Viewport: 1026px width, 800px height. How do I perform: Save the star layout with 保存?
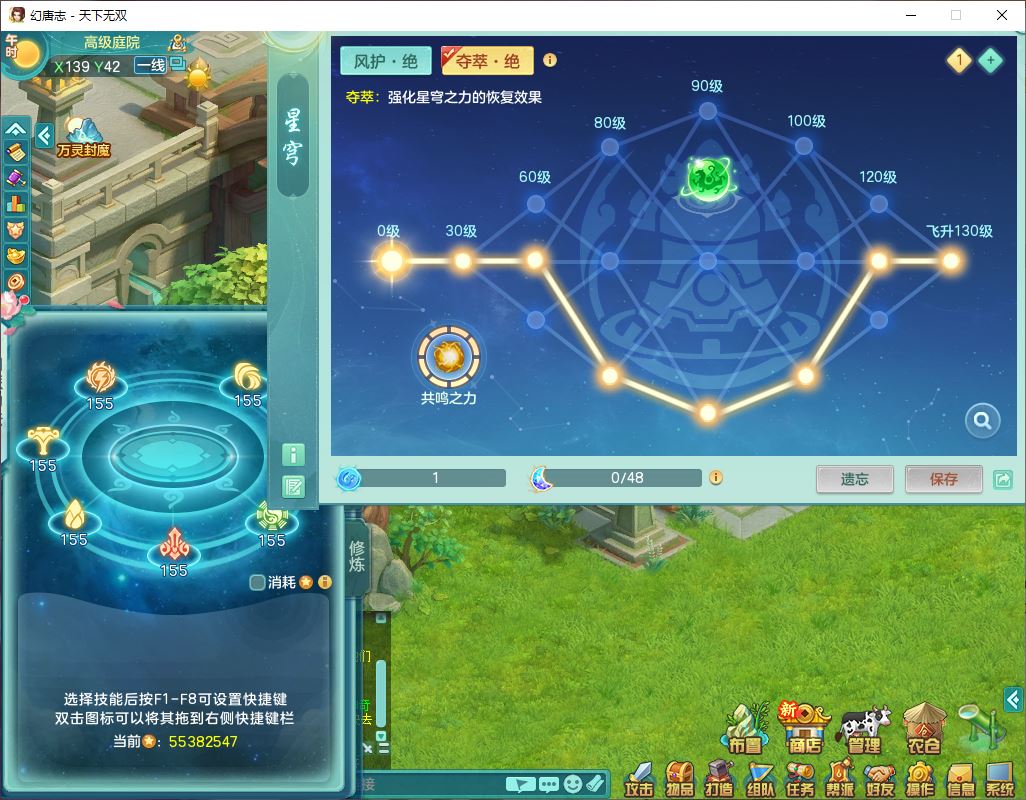point(943,479)
